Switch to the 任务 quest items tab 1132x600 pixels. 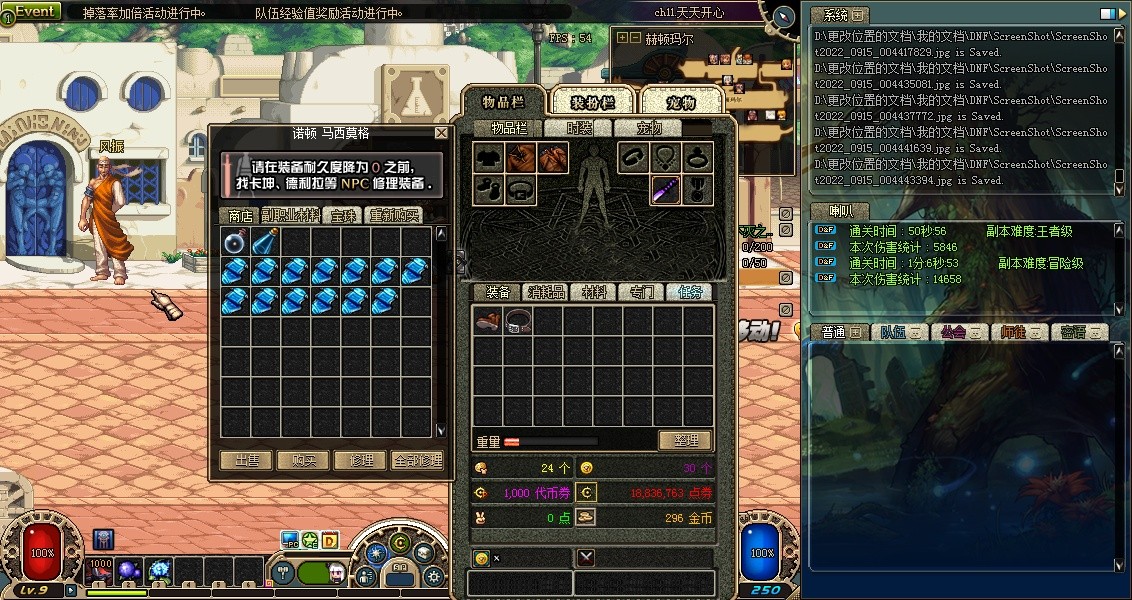coord(690,292)
